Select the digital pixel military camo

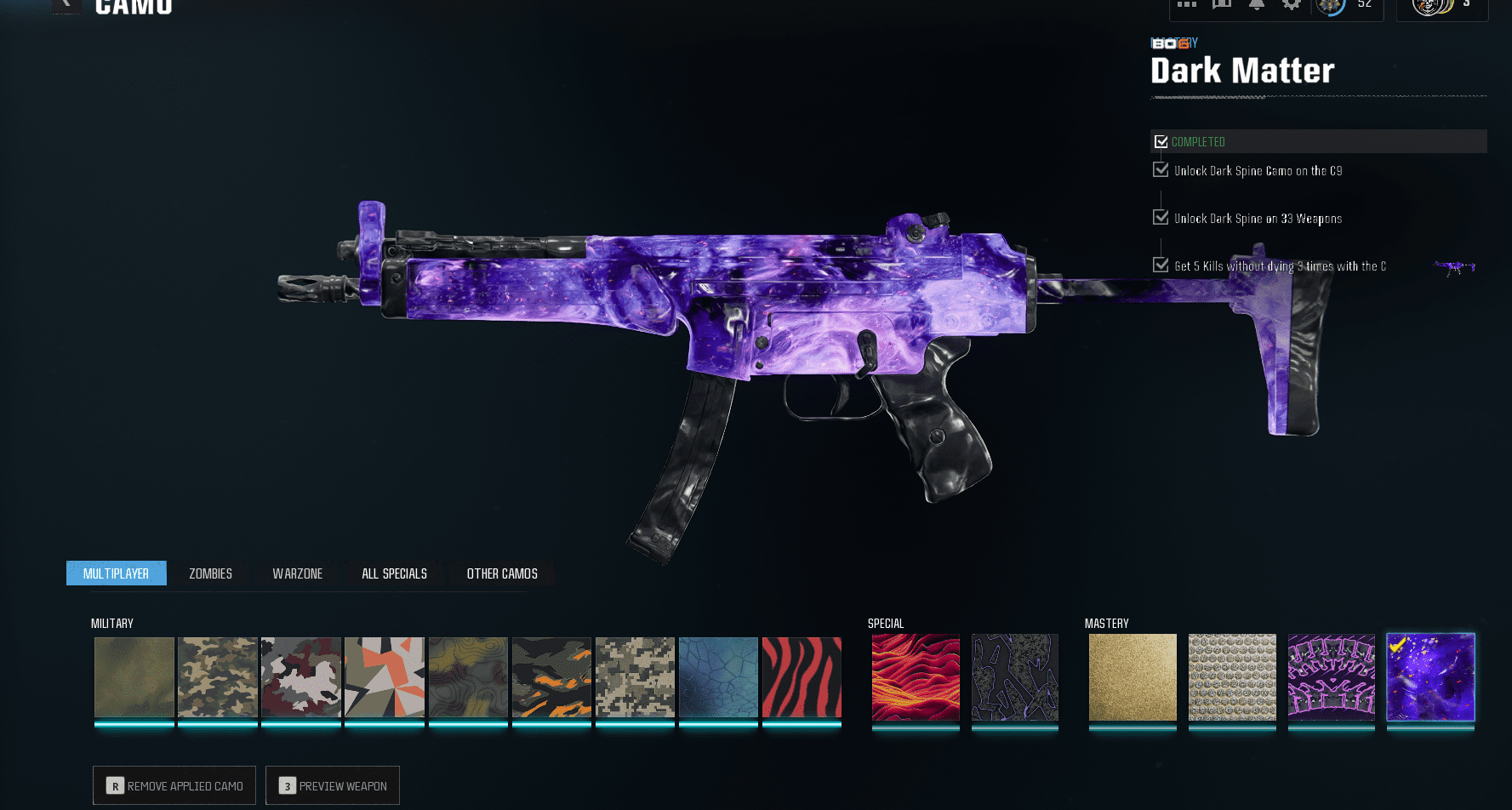tap(635, 677)
